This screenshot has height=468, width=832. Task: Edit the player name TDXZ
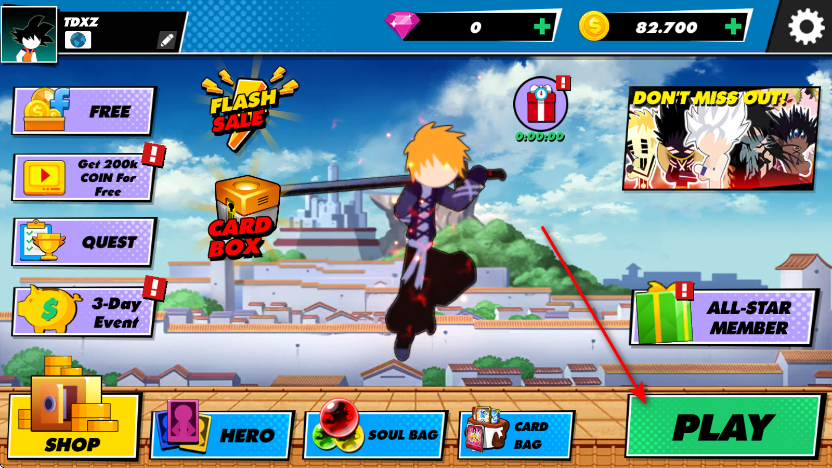point(167,40)
